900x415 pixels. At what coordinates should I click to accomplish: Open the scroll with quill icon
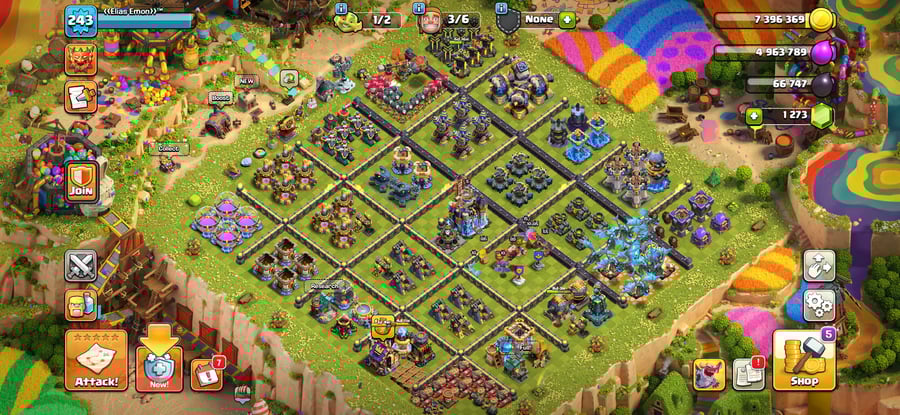coord(81,96)
